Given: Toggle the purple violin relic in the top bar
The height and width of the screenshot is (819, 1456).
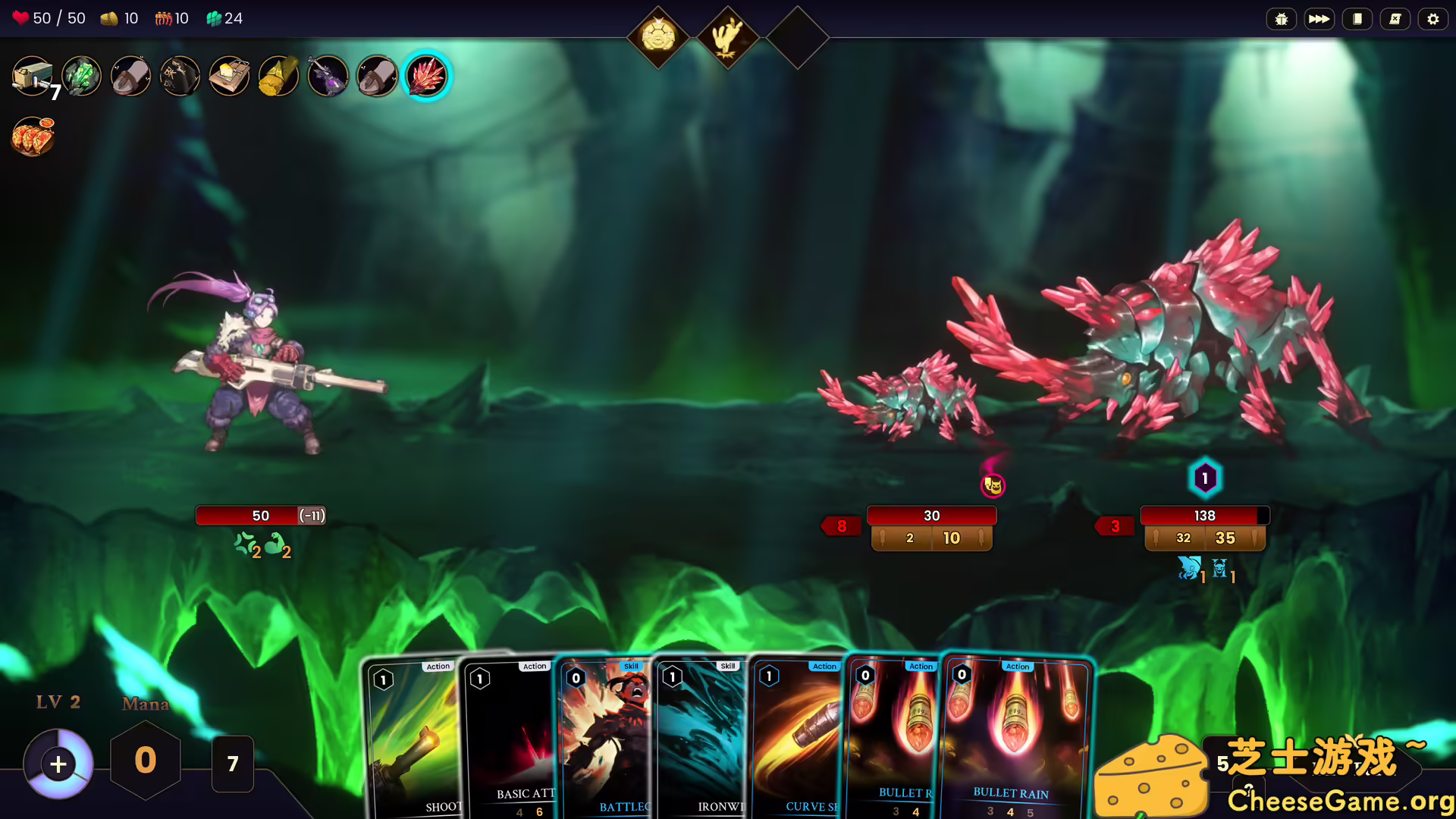Looking at the screenshot, I should click(327, 76).
